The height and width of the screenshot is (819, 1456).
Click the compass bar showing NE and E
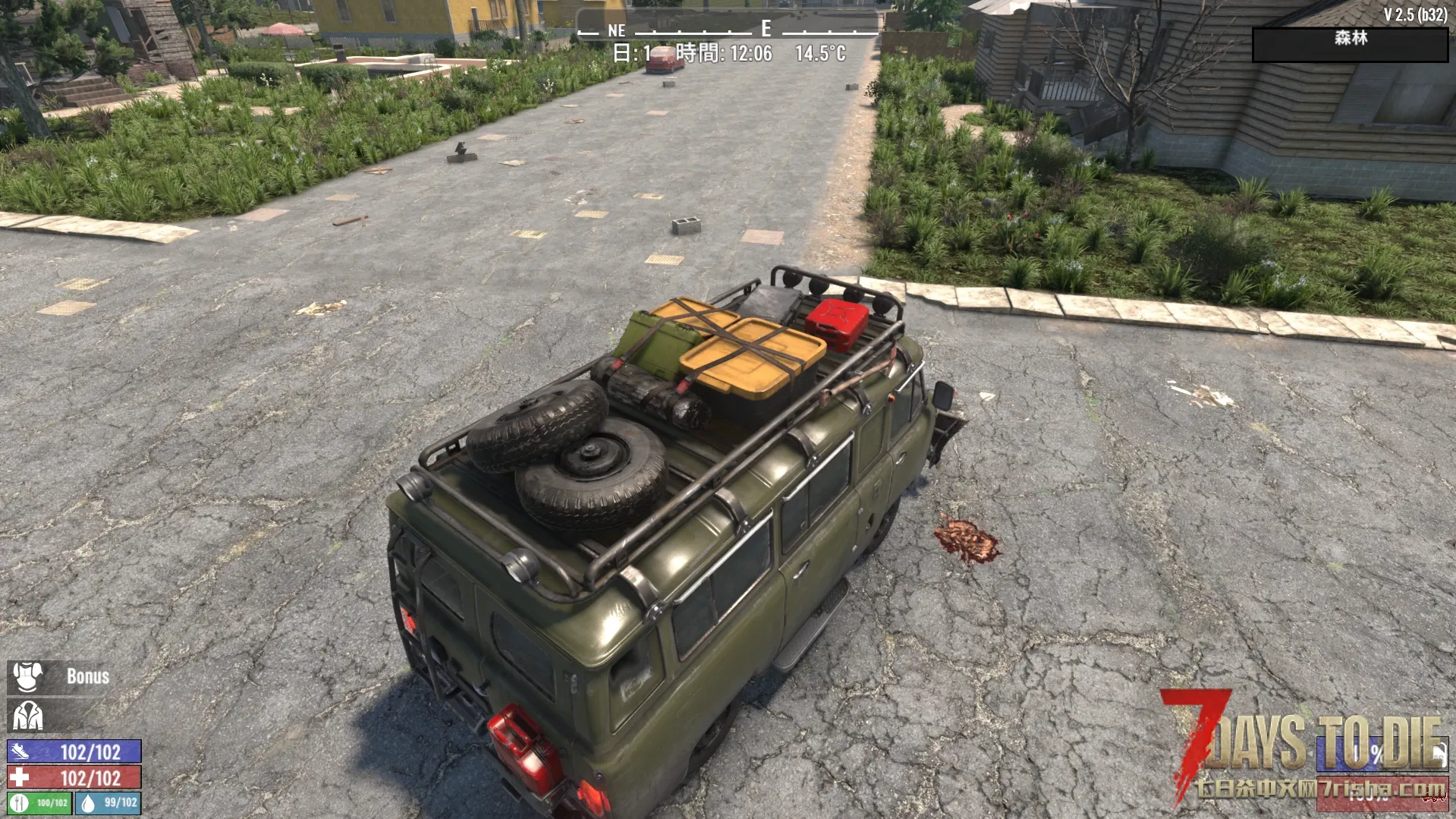727,30
